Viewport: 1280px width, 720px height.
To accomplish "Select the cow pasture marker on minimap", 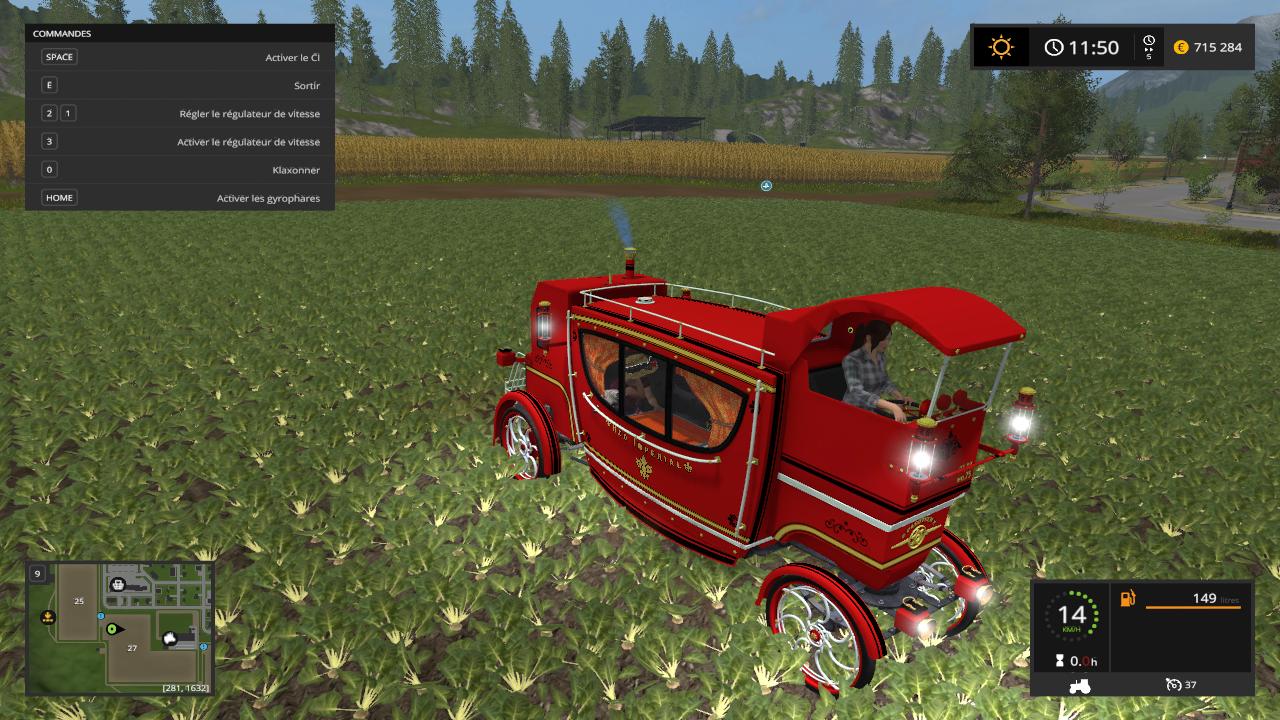I will point(169,637).
